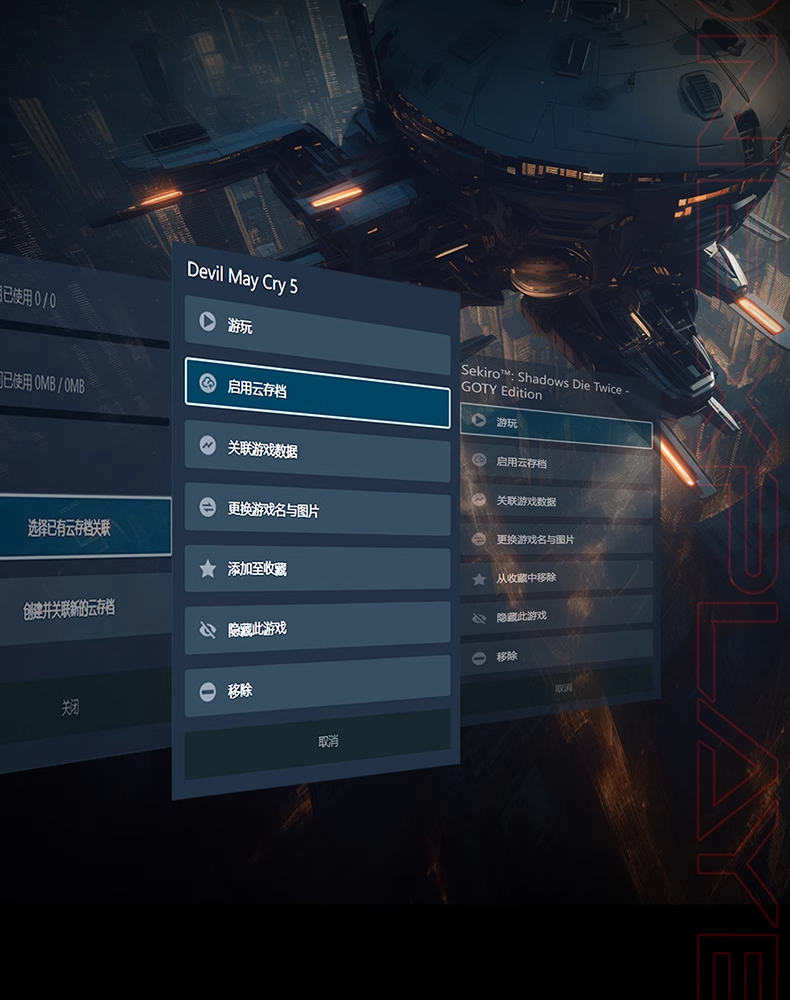The width and height of the screenshot is (790, 1000).
Task: Click 取消 at the bottom of Sekiro menu
Action: point(563,688)
